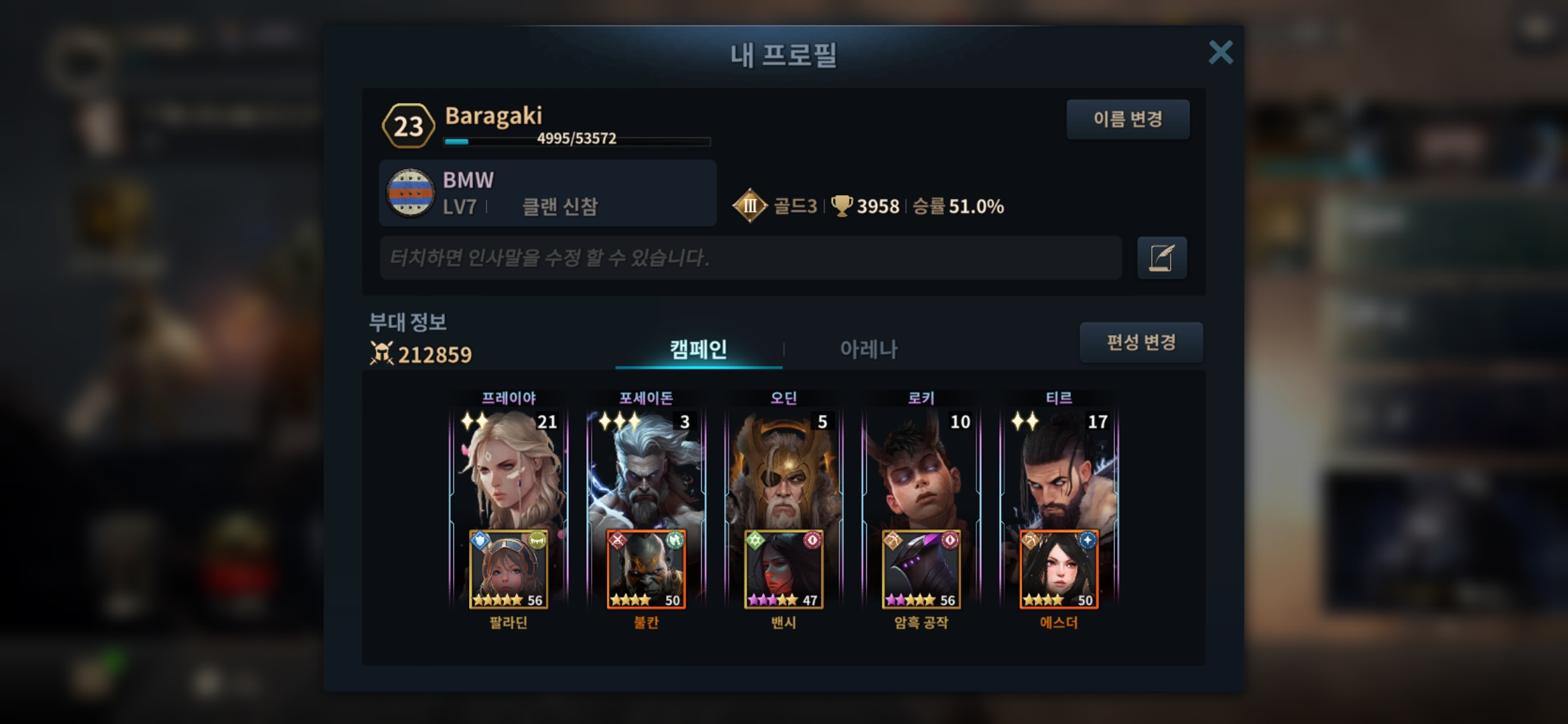Choose the 밴시 unit portrait
1568x724 pixels.
[783, 570]
